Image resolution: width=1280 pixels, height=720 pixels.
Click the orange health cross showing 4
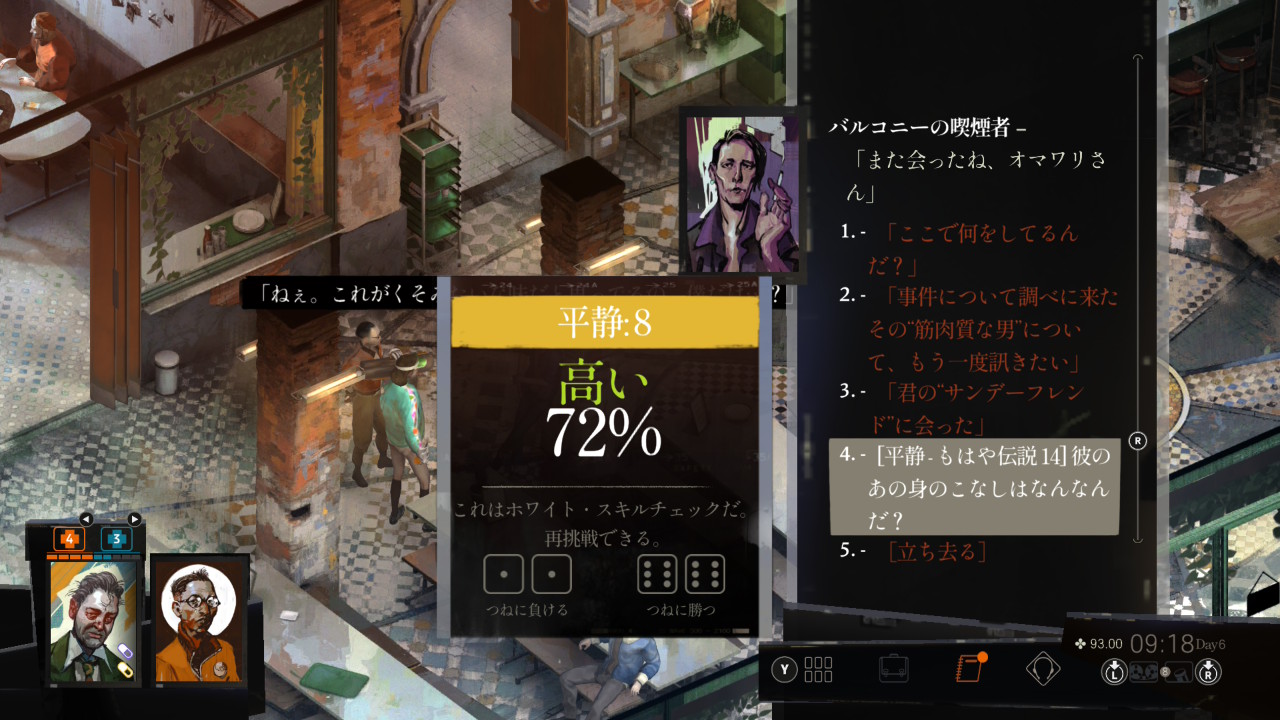point(70,539)
